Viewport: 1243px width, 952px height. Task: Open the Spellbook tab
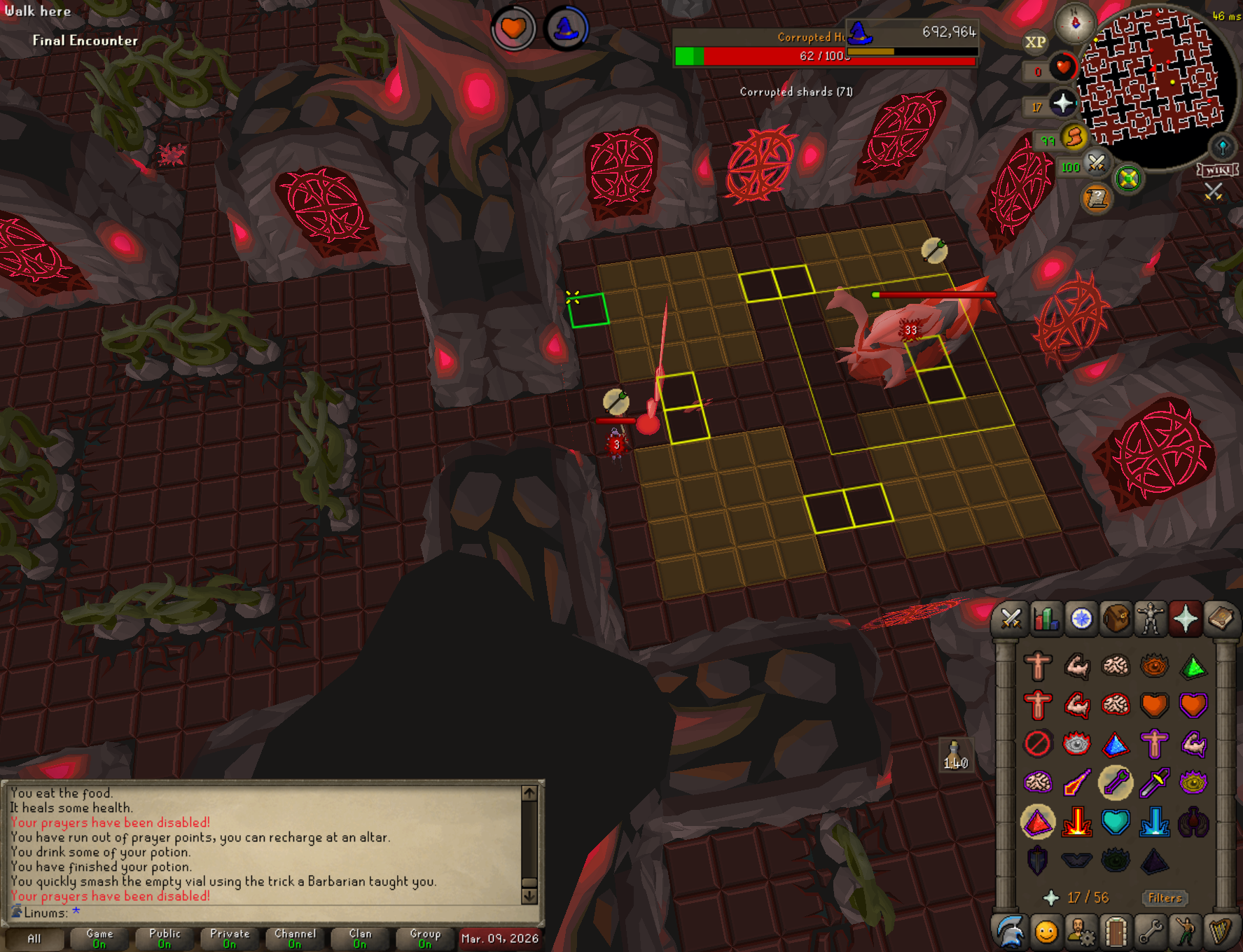click(x=1221, y=619)
